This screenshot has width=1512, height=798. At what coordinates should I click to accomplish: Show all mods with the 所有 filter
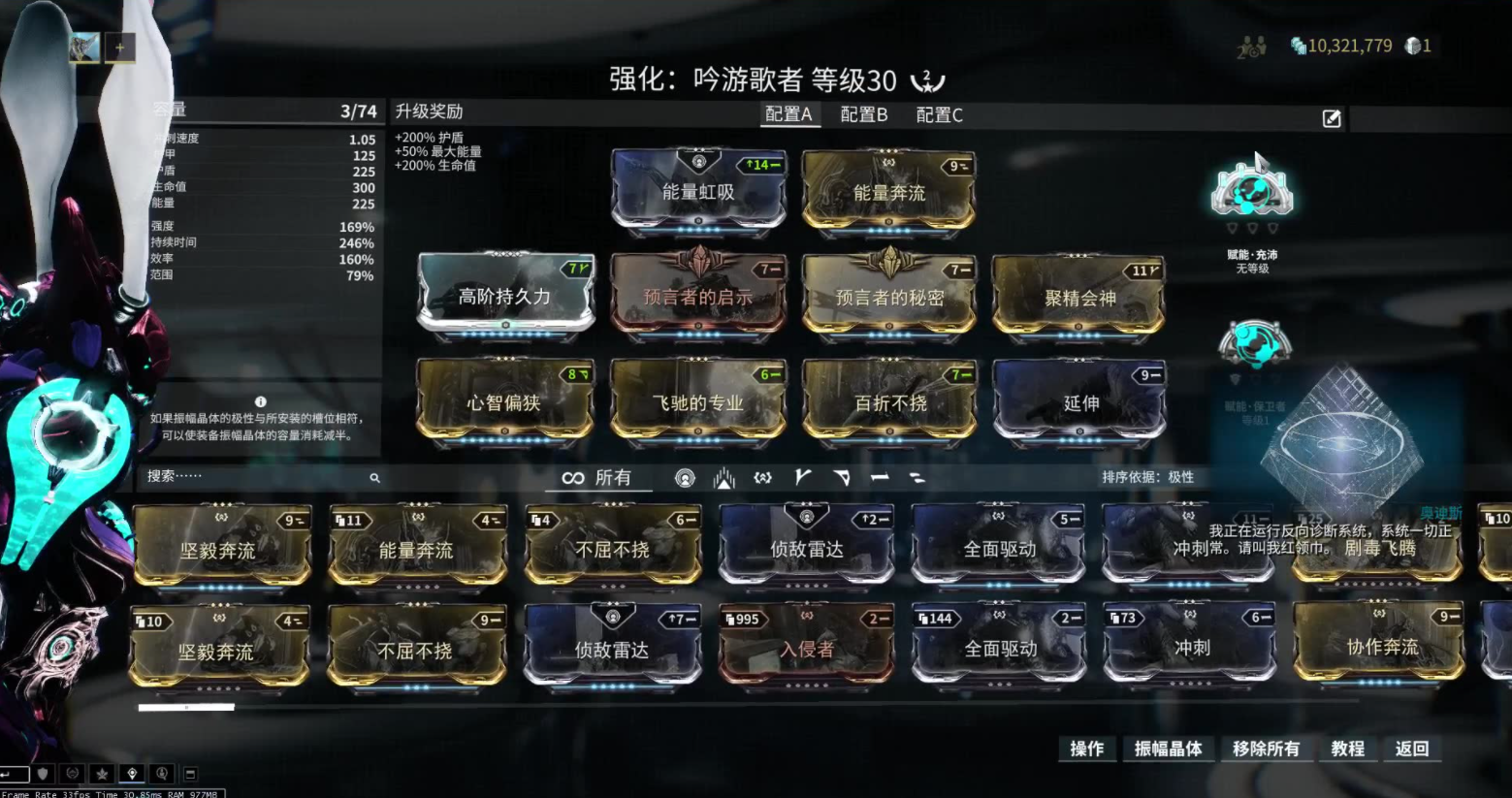point(597,477)
